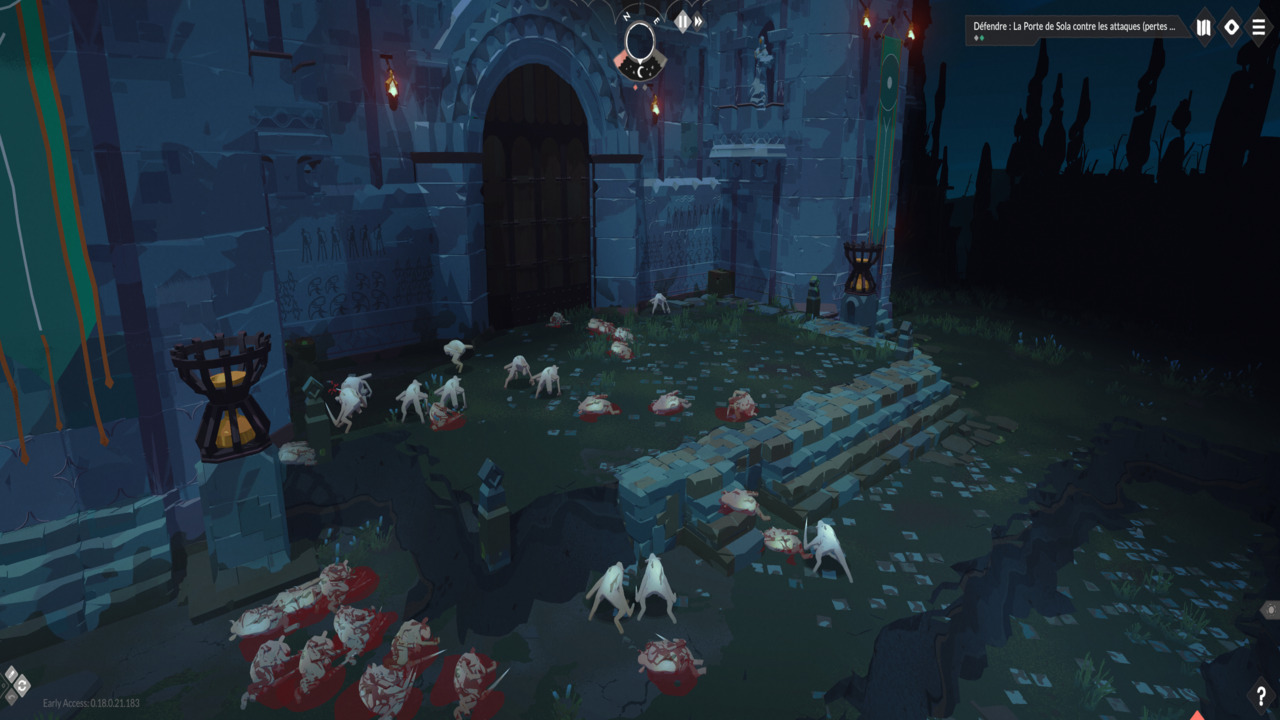Speed up time with fast-forward button
Screen dimensions: 1280x720
click(x=699, y=21)
